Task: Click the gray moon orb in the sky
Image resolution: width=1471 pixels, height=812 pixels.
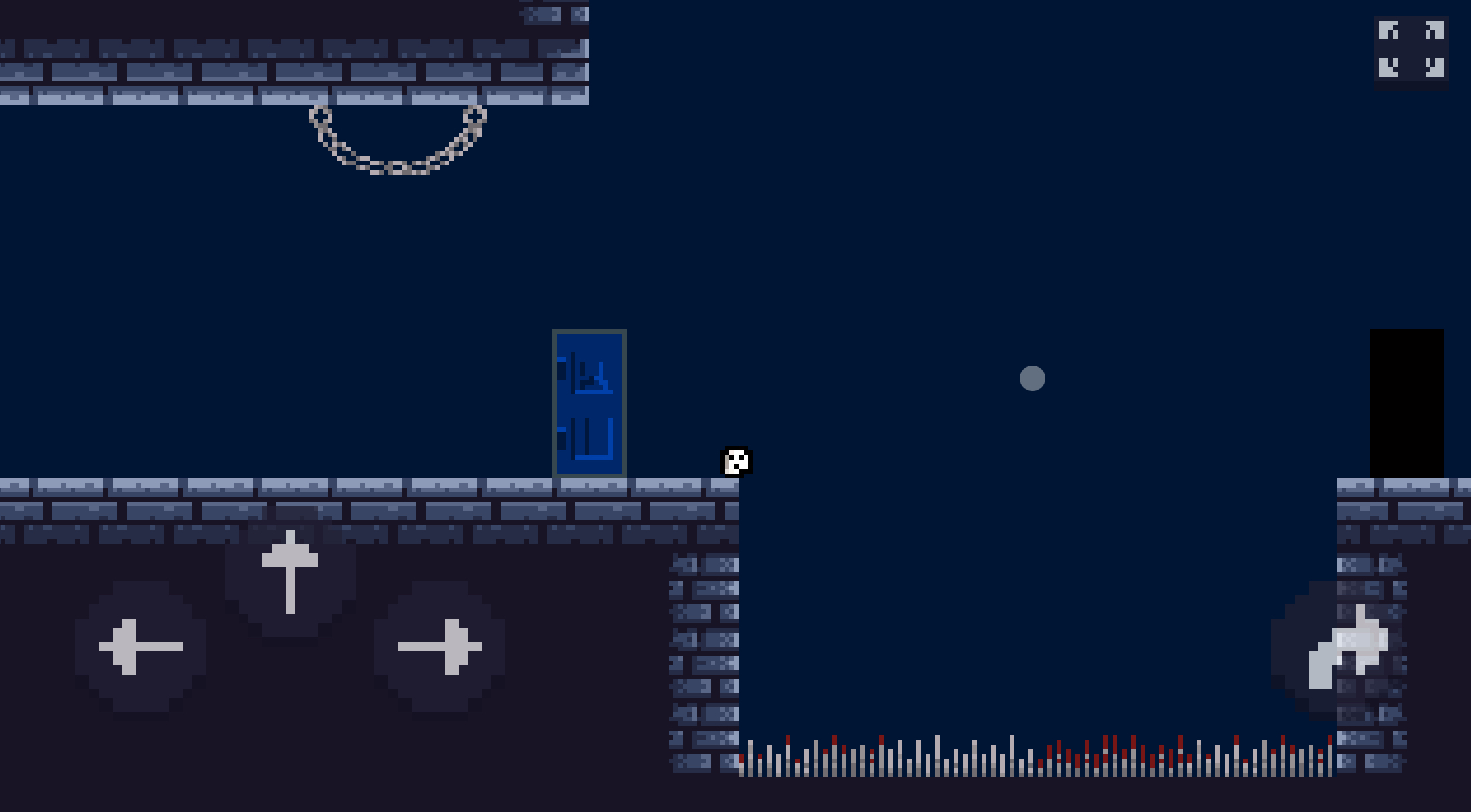Action: (1032, 379)
